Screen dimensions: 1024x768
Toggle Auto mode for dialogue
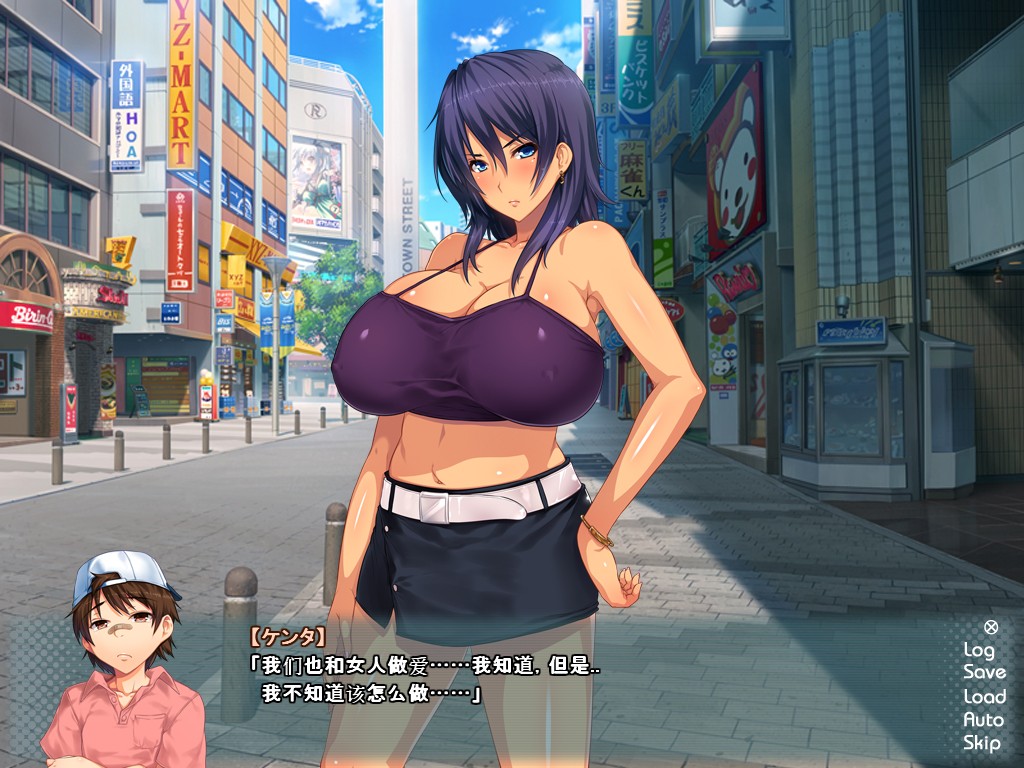[x=982, y=719]
